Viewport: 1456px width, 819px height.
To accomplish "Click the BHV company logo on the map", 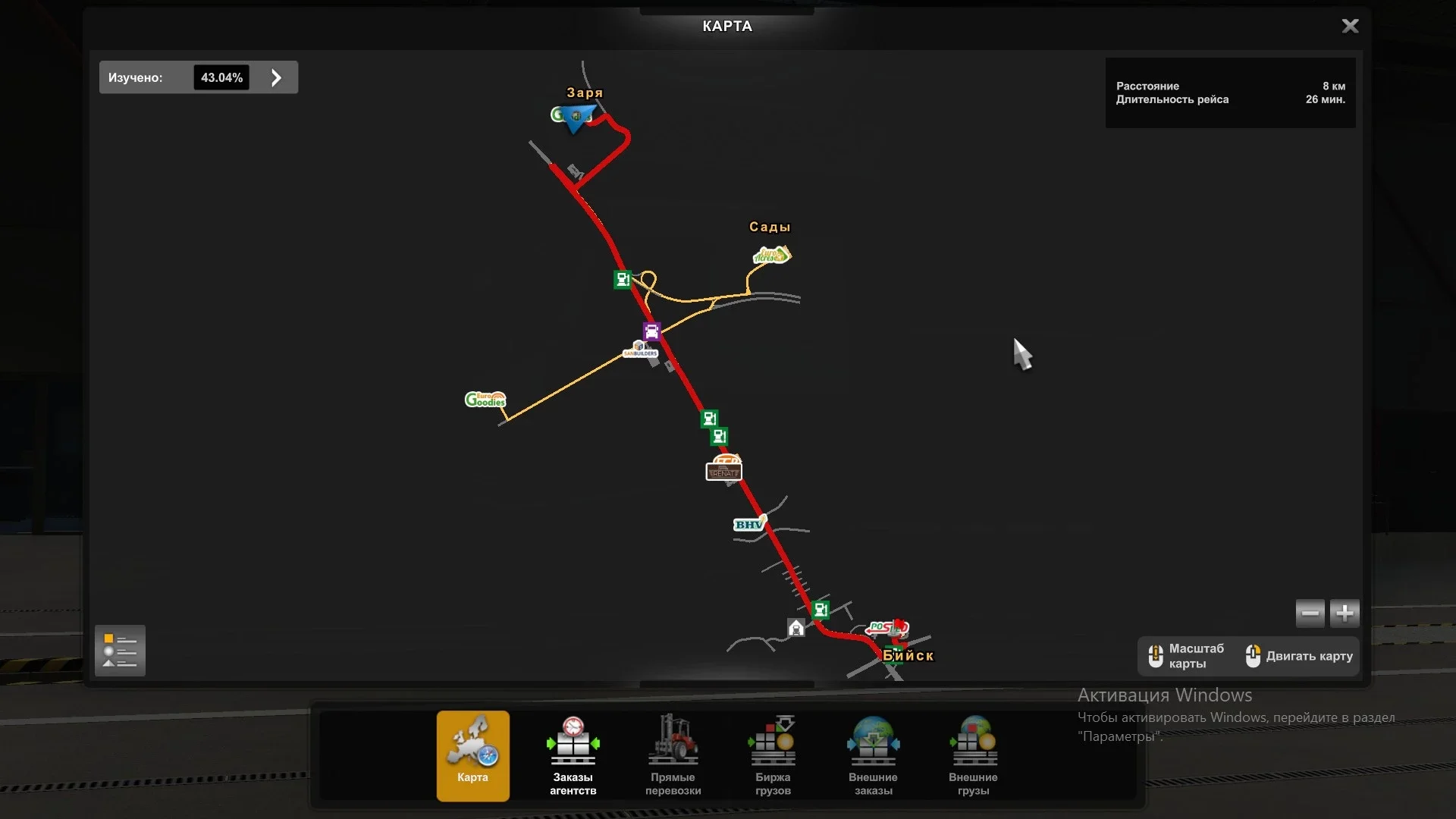I will [x=748, y=524].
